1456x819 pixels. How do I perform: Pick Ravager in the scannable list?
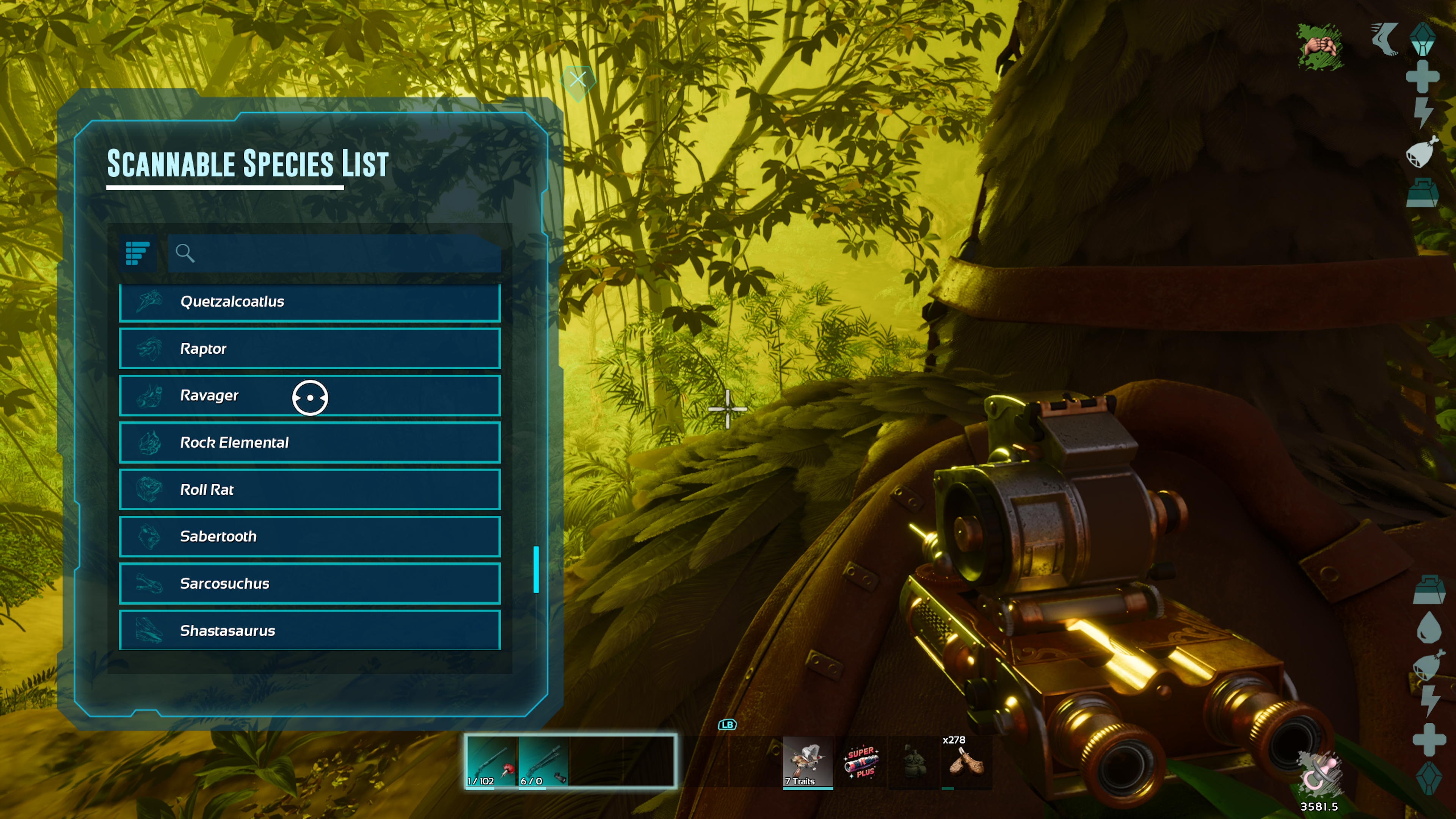pos(310,395)
